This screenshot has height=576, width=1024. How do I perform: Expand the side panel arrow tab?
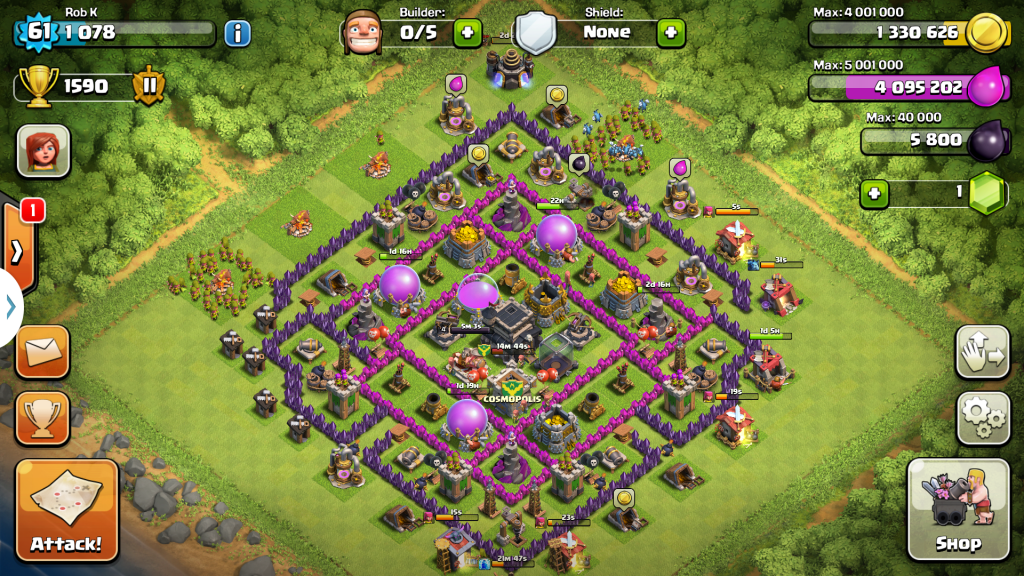point(18,250)
